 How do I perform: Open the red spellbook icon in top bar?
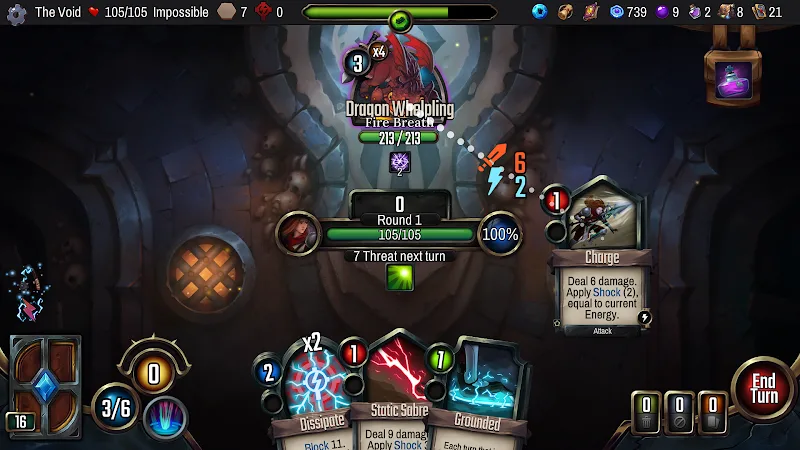point(590,12)
